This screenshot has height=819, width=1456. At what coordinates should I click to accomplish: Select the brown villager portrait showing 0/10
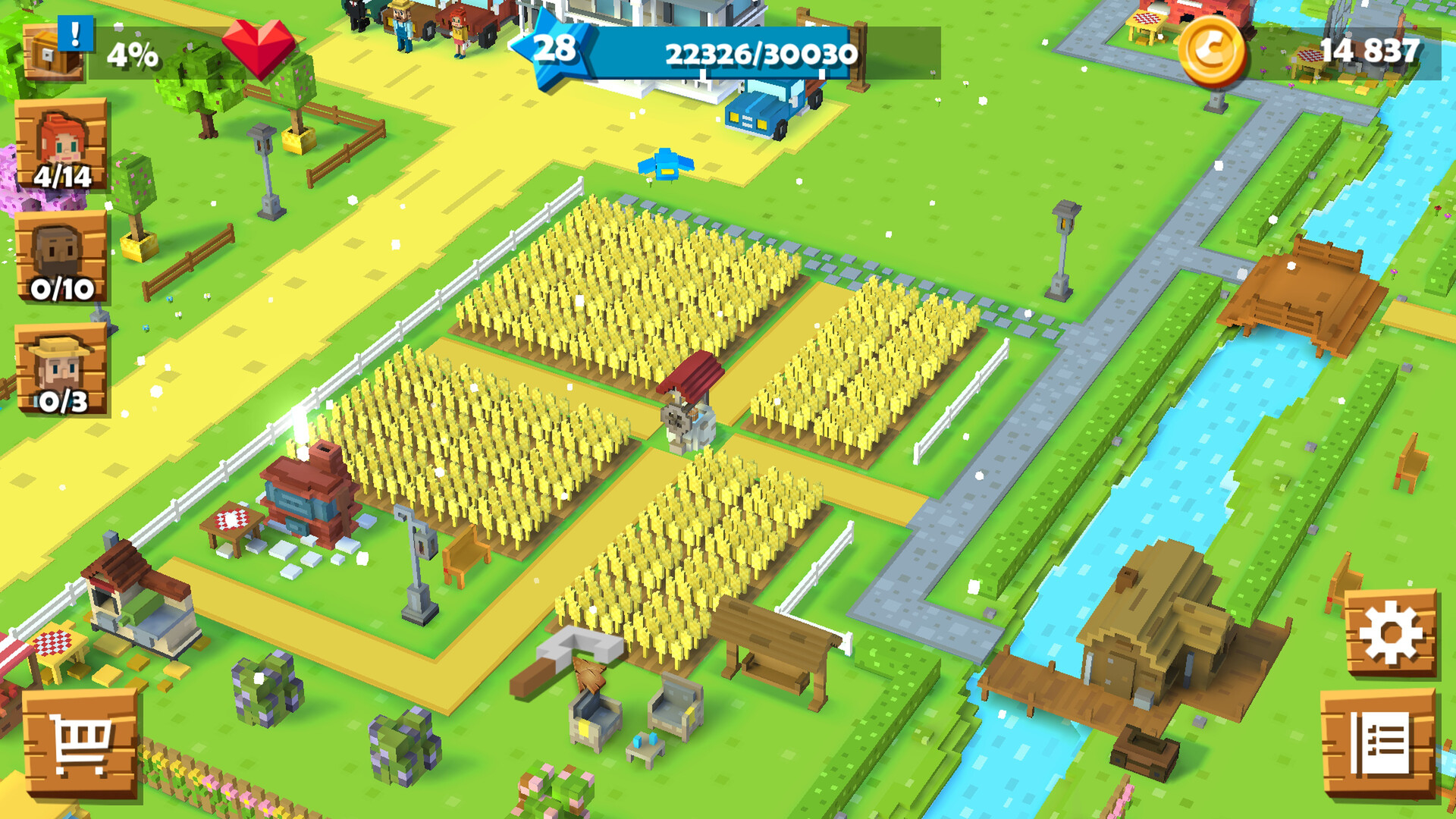tap(64, 250)
